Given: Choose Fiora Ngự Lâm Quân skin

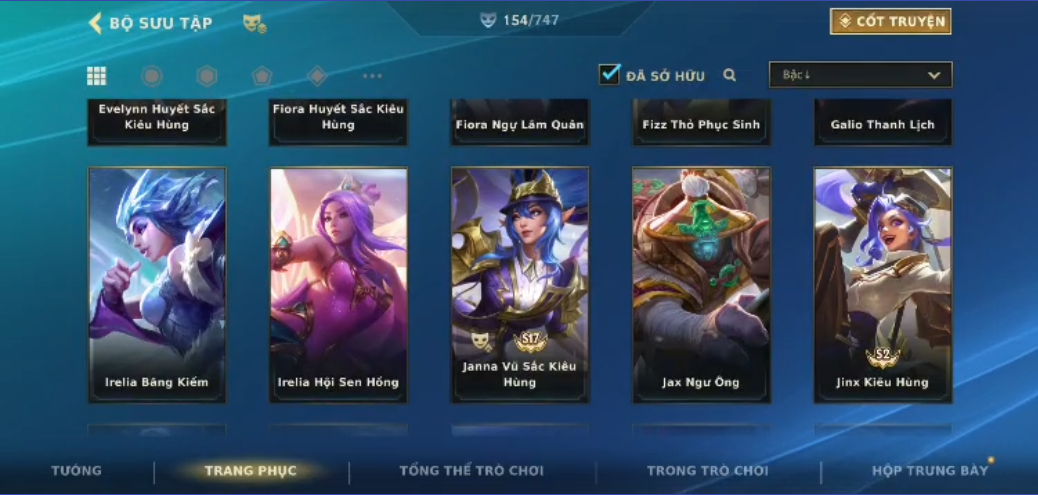Looking at the screenshot, I should pyautogui.click(x=519, y=122).
